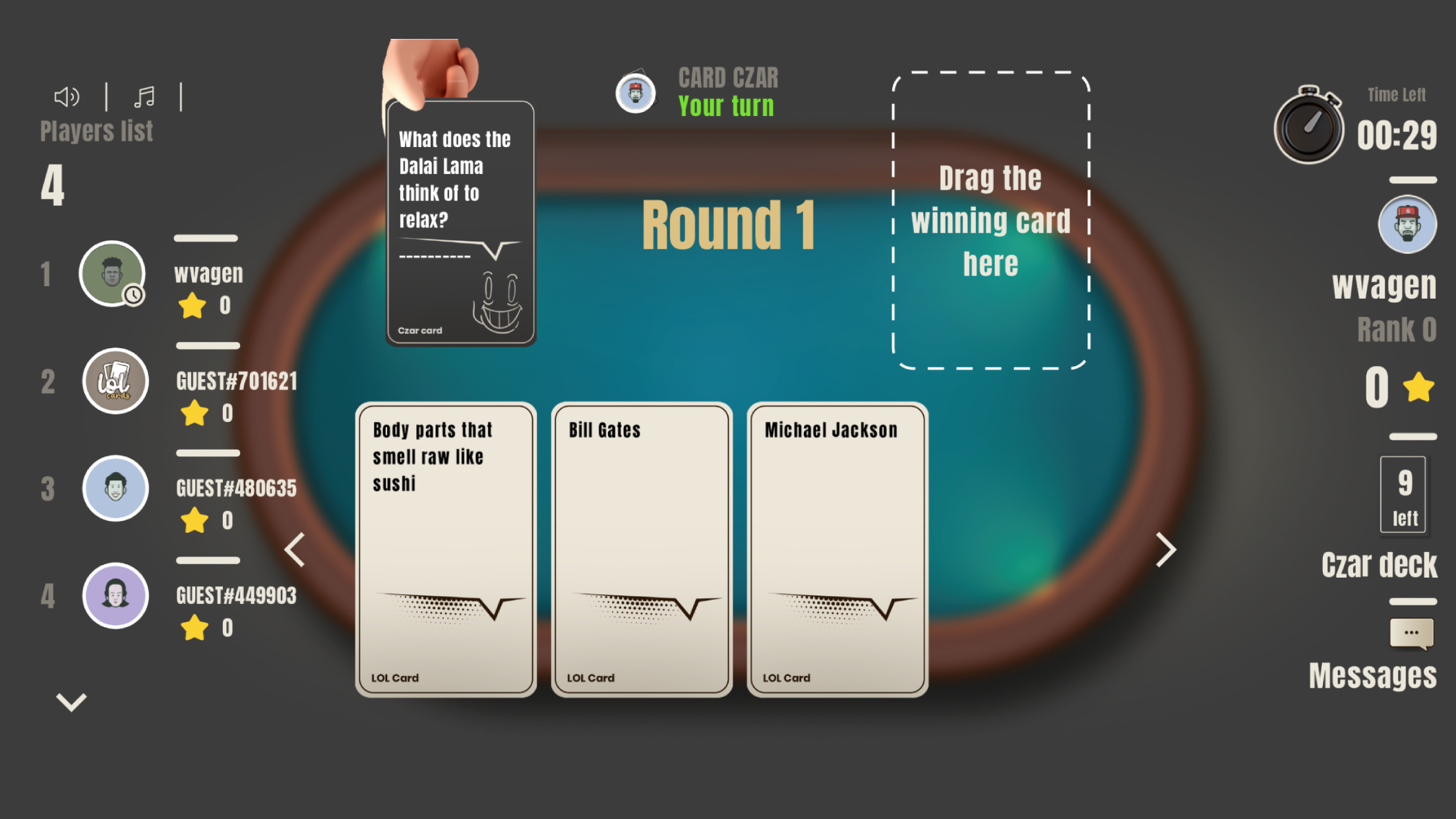Click wvagen's profile avatar in the right panel
The width and height of the screenshot is (1456, 819).
tap(1407, 224)
